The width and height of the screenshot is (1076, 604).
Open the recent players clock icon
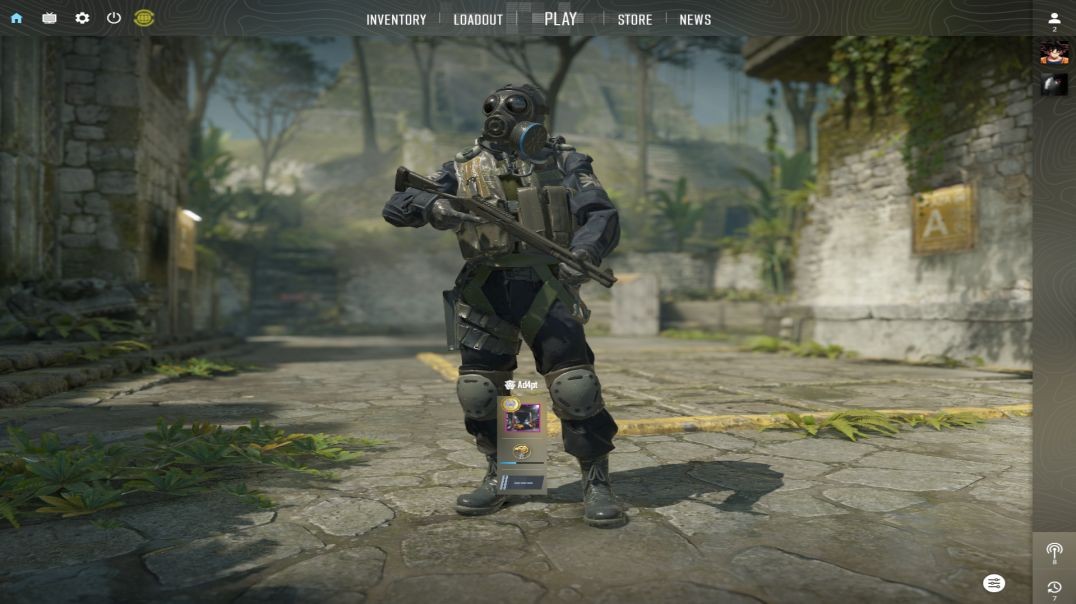[x=1054, y=587]
